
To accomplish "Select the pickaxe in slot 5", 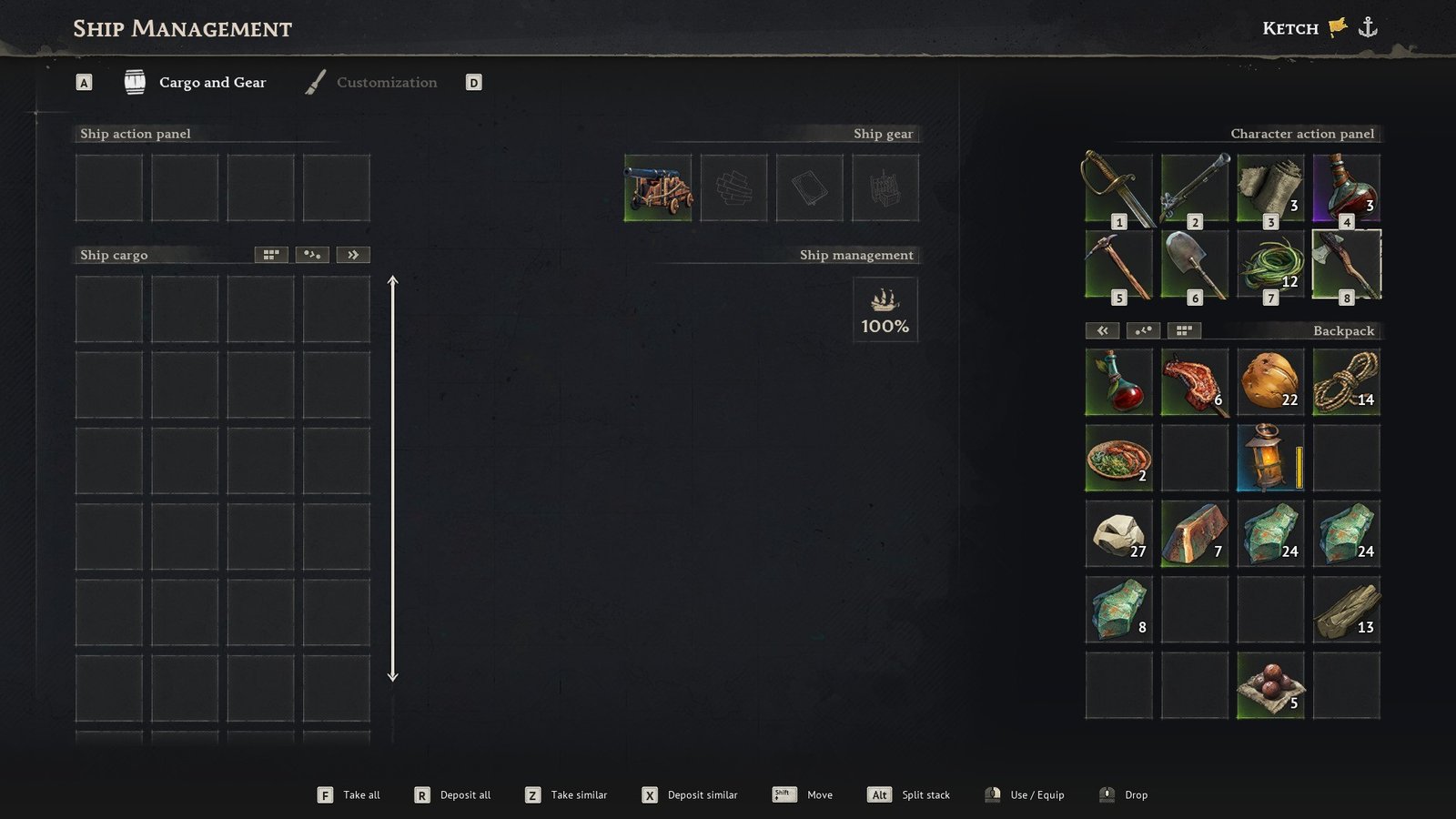I will point(1118,265).
